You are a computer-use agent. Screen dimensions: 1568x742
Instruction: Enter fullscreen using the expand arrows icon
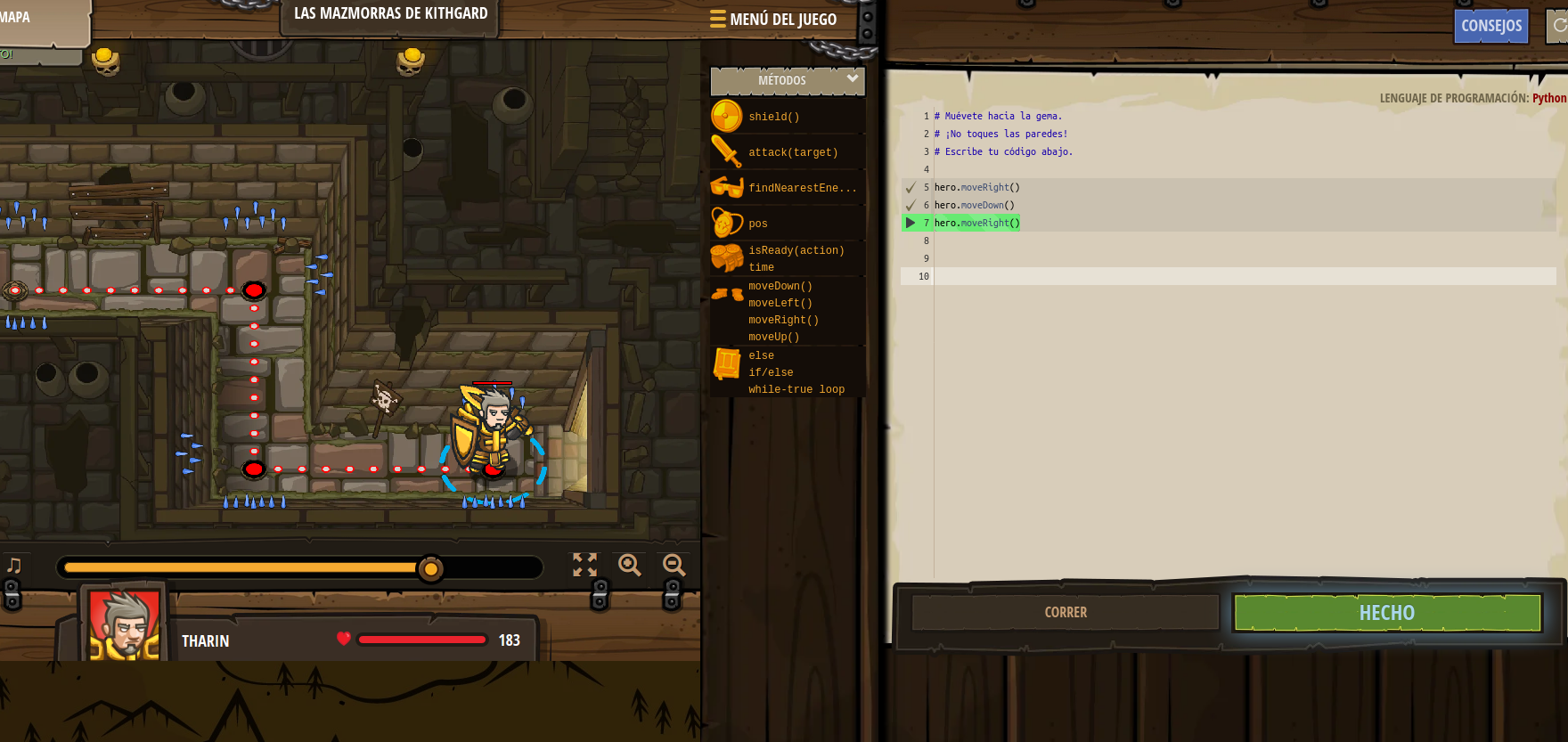click(x=584, y=565)
